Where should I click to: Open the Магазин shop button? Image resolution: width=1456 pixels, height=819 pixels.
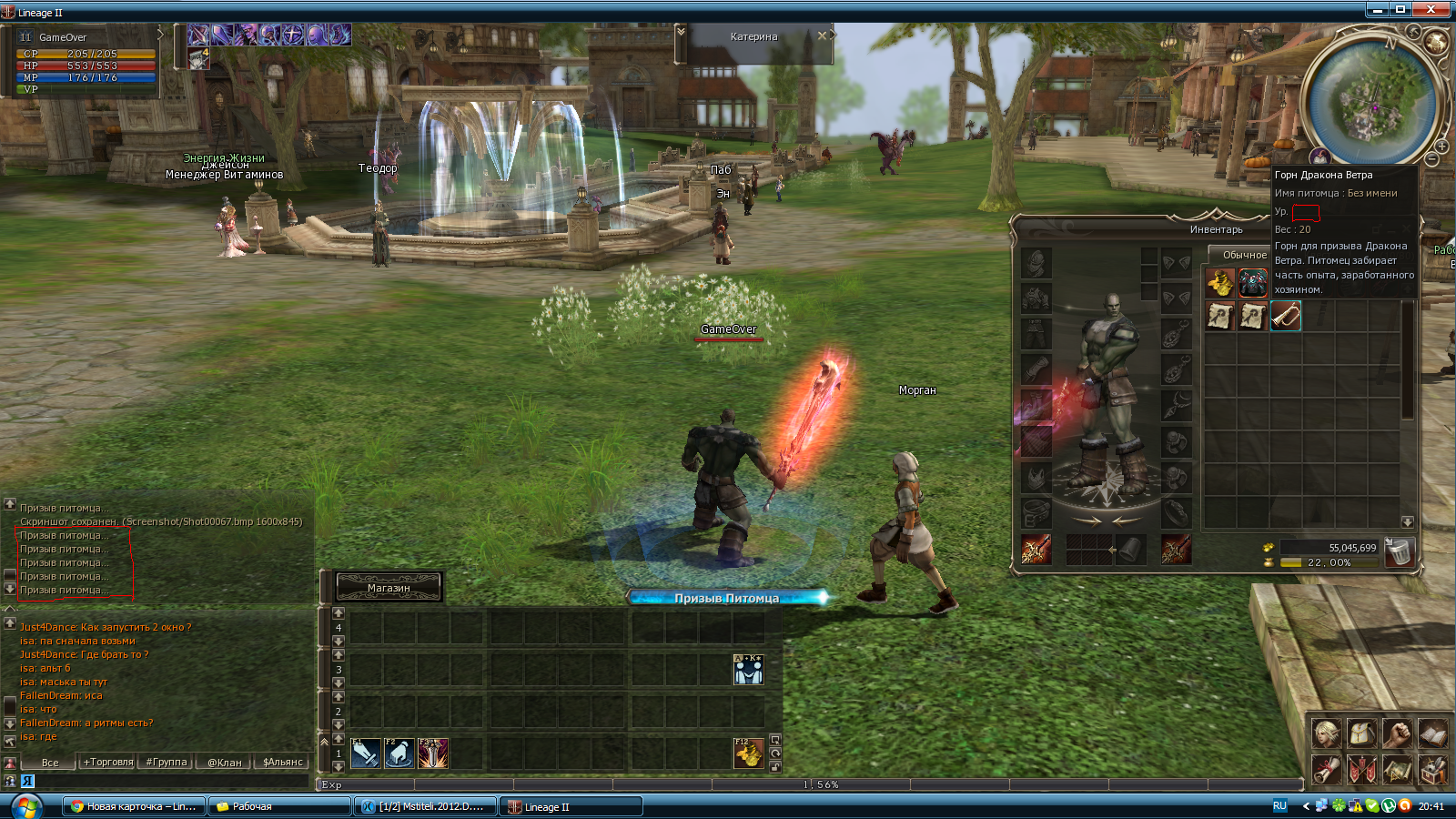point(389,587)
